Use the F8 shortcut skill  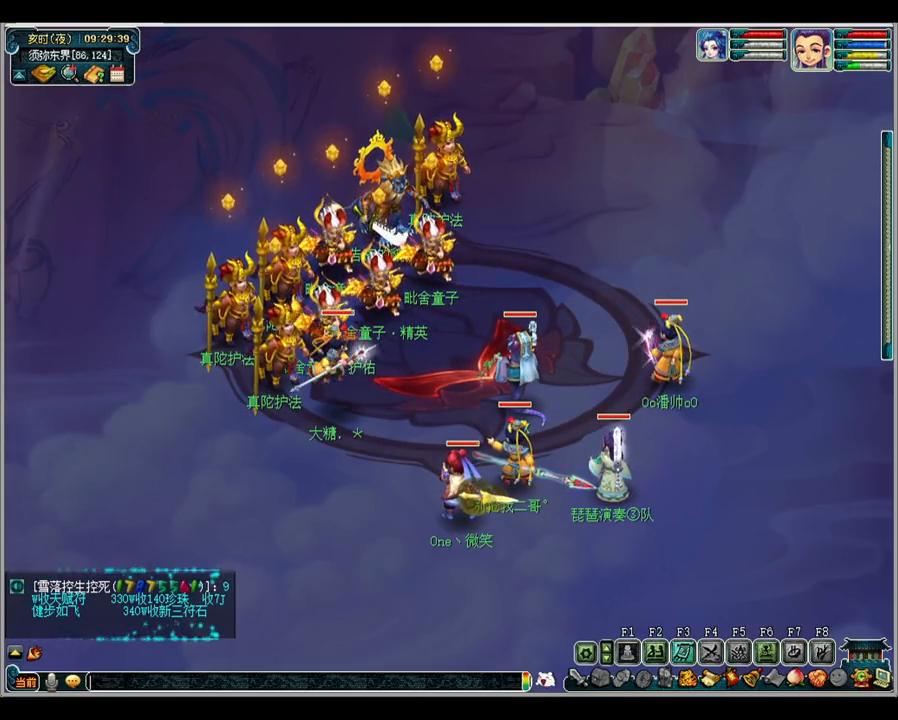[821, 653]
